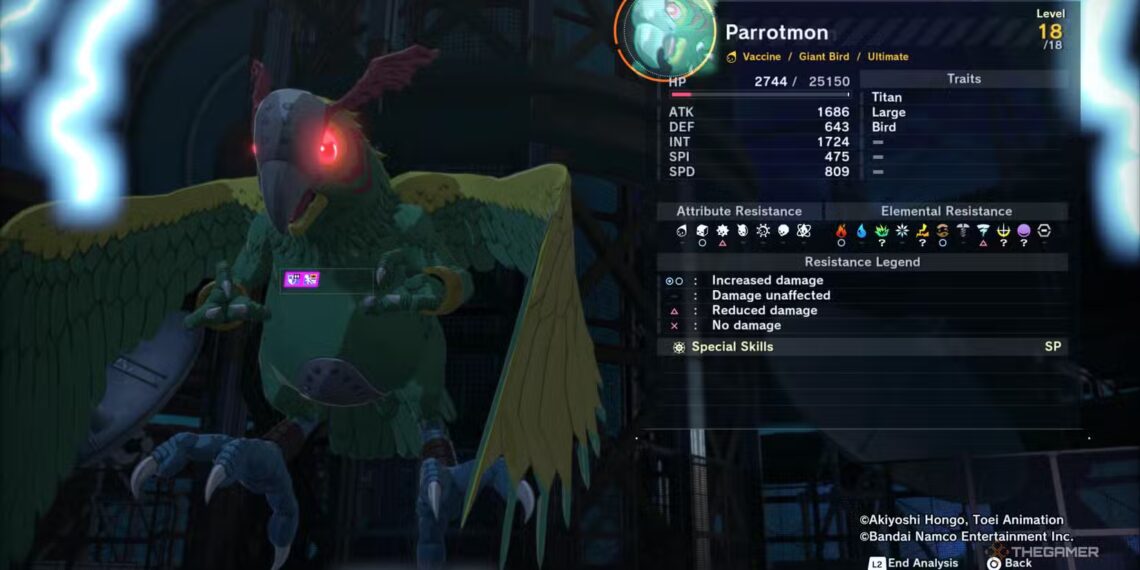
Task: Select the fire element resistance icon
Action: coord(841,231)
